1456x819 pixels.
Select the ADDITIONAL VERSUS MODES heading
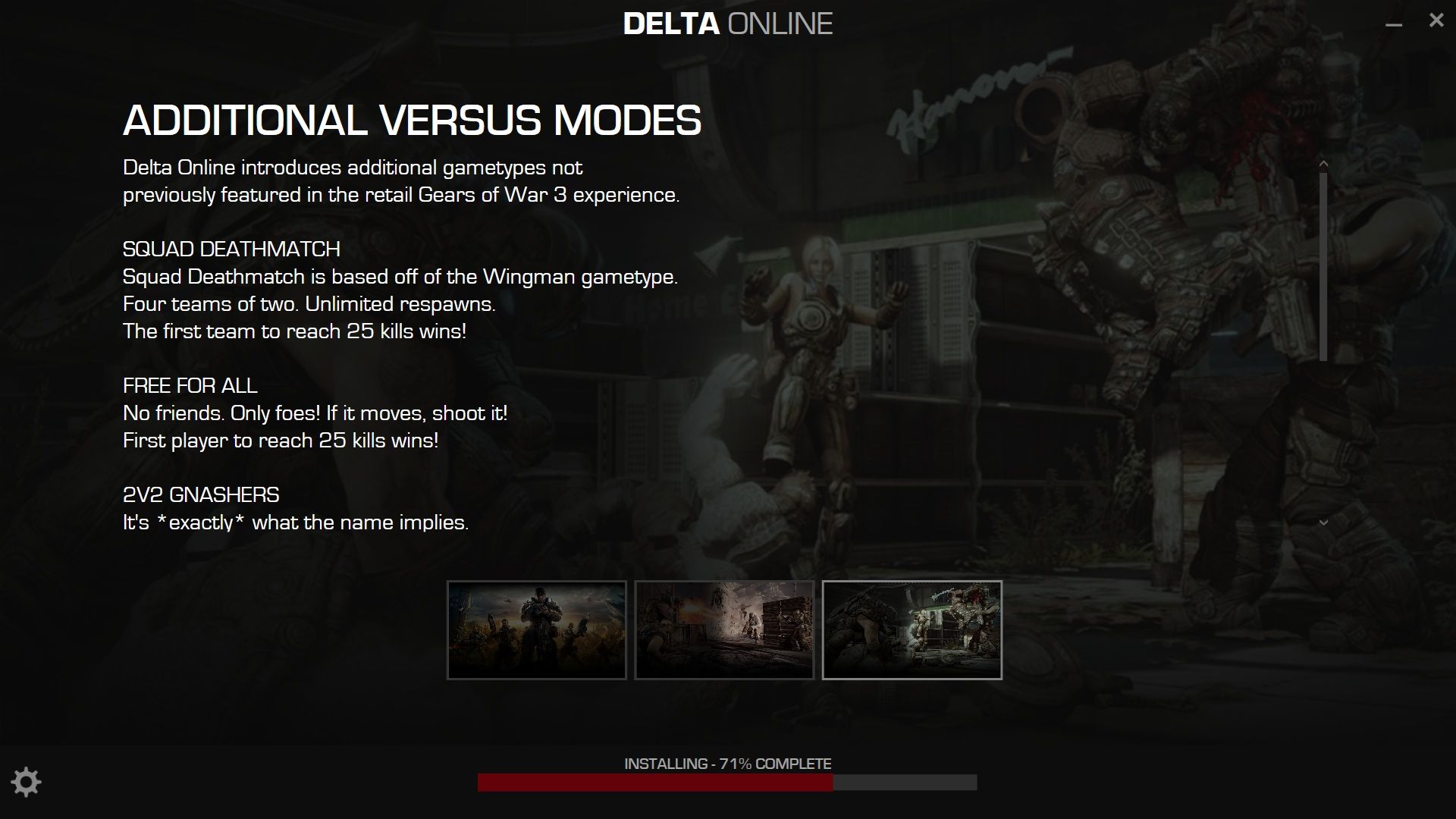412,120
